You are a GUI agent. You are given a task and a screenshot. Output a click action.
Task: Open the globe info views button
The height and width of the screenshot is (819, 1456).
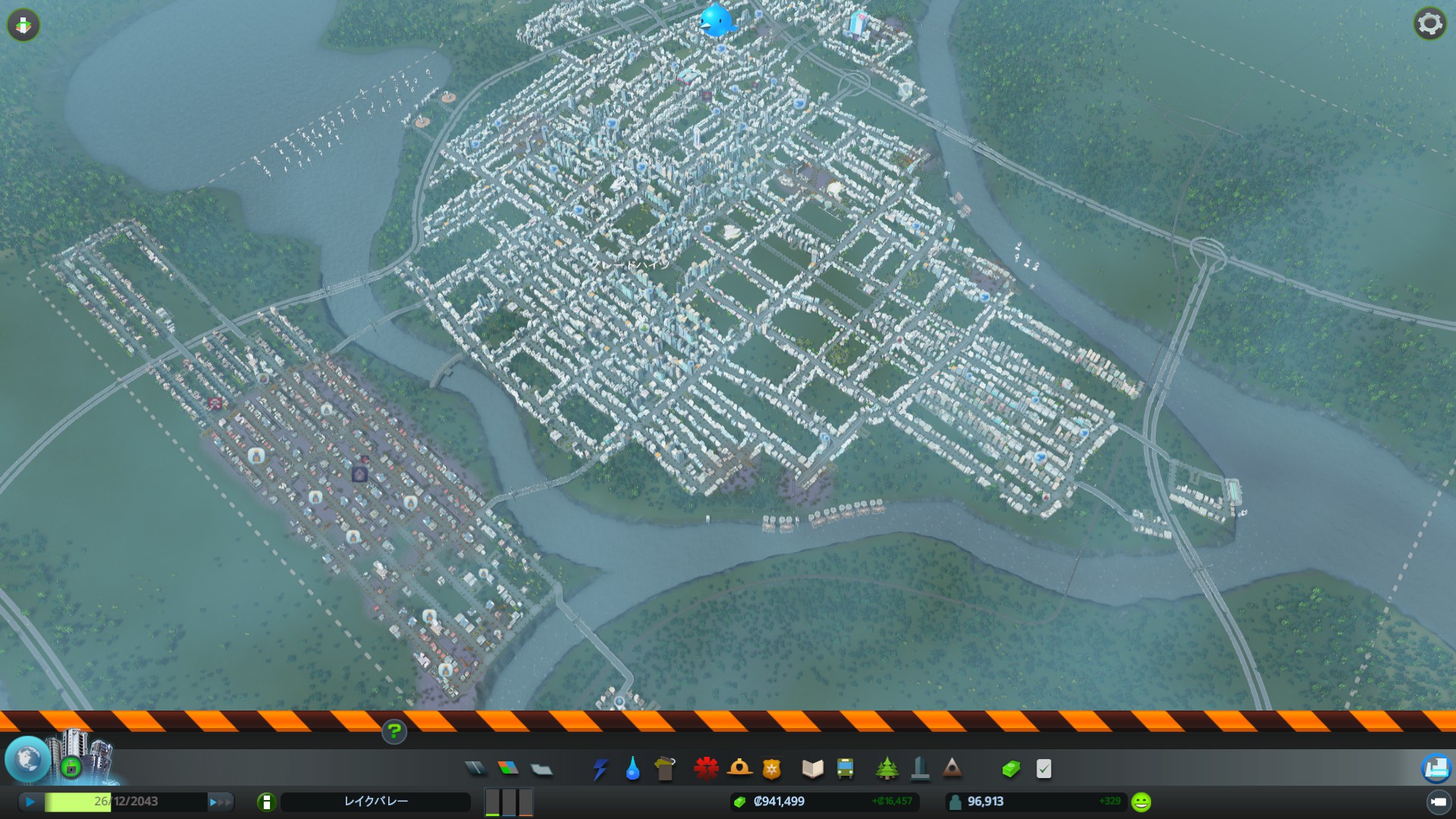pyautogui.click(x=28, y=759)
